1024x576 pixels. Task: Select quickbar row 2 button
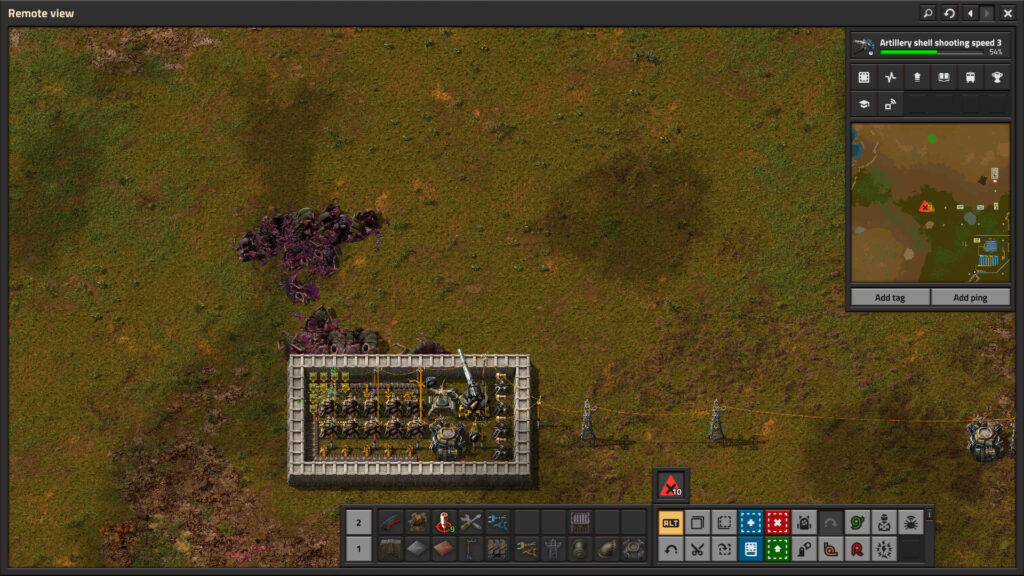click(359, 522)
